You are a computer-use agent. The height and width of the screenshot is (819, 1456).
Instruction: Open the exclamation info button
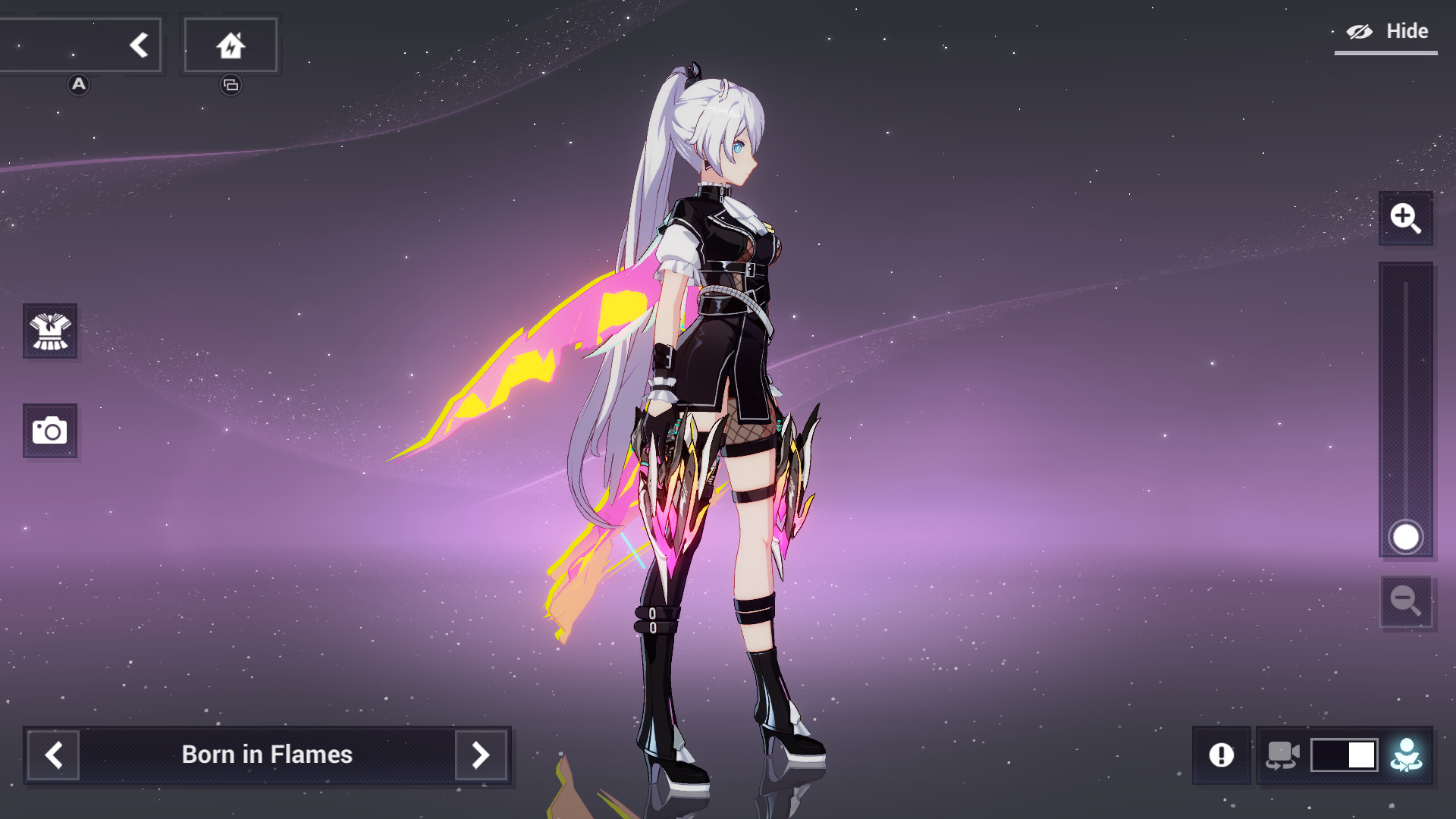click(1222, 755)
